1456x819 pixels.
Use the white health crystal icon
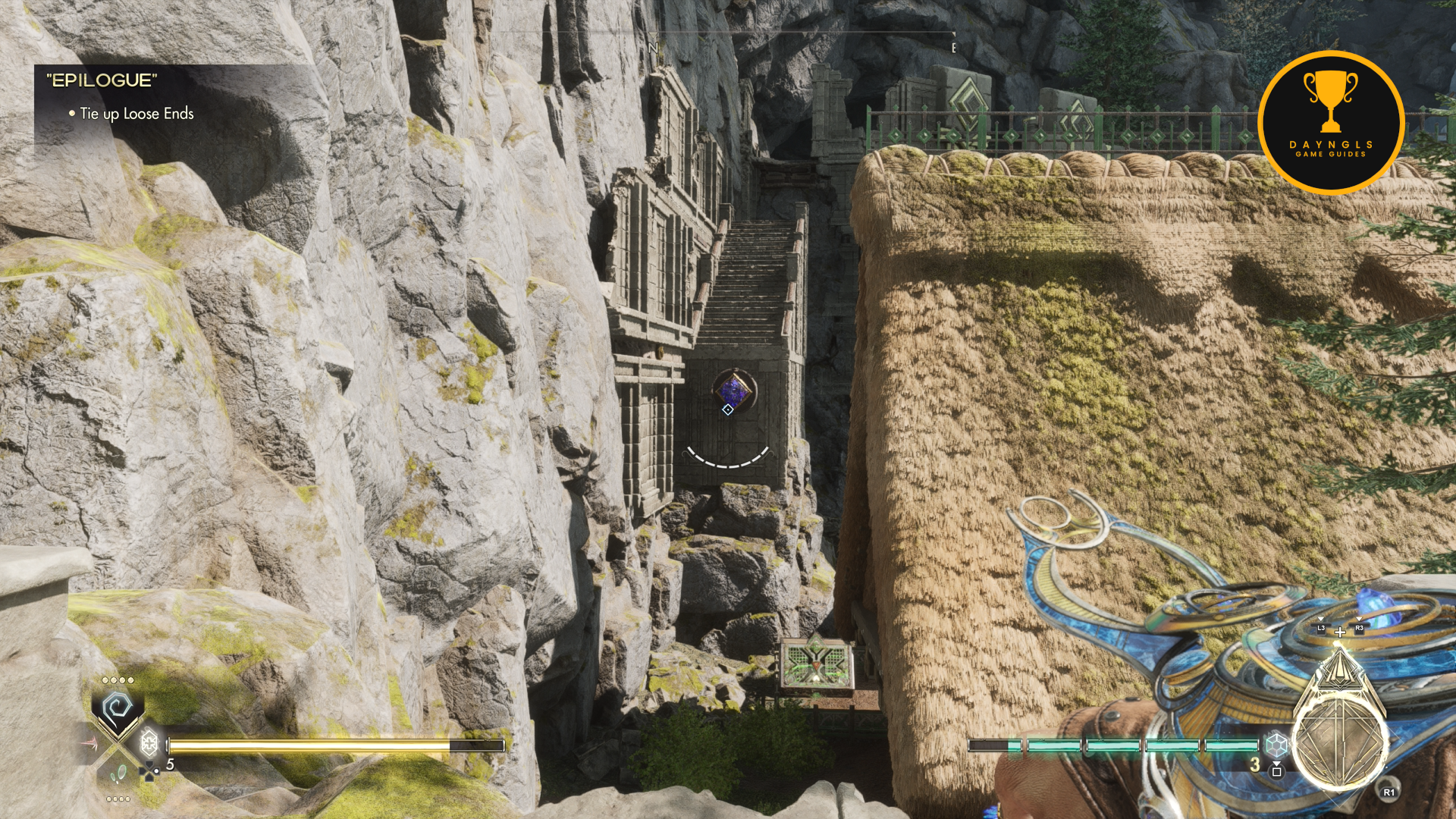pyautogui.click(x=149, y=742)
